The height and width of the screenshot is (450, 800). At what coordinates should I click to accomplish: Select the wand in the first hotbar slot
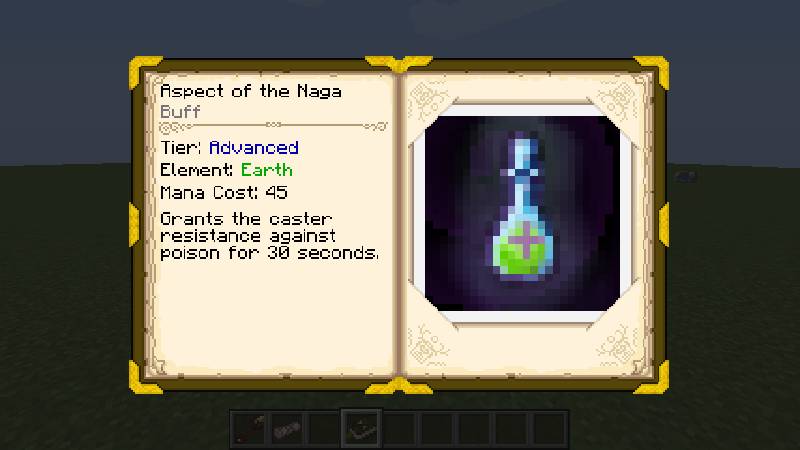(250, 427)
